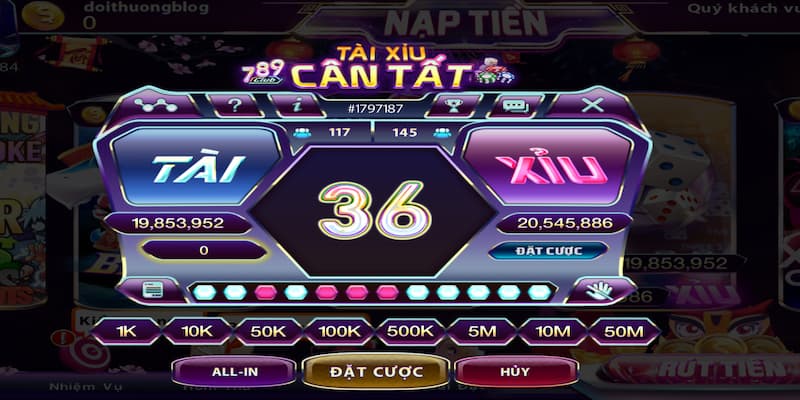Choose the 50M chip
Screen dimensions: 800x400
click(x=624, y=331)
